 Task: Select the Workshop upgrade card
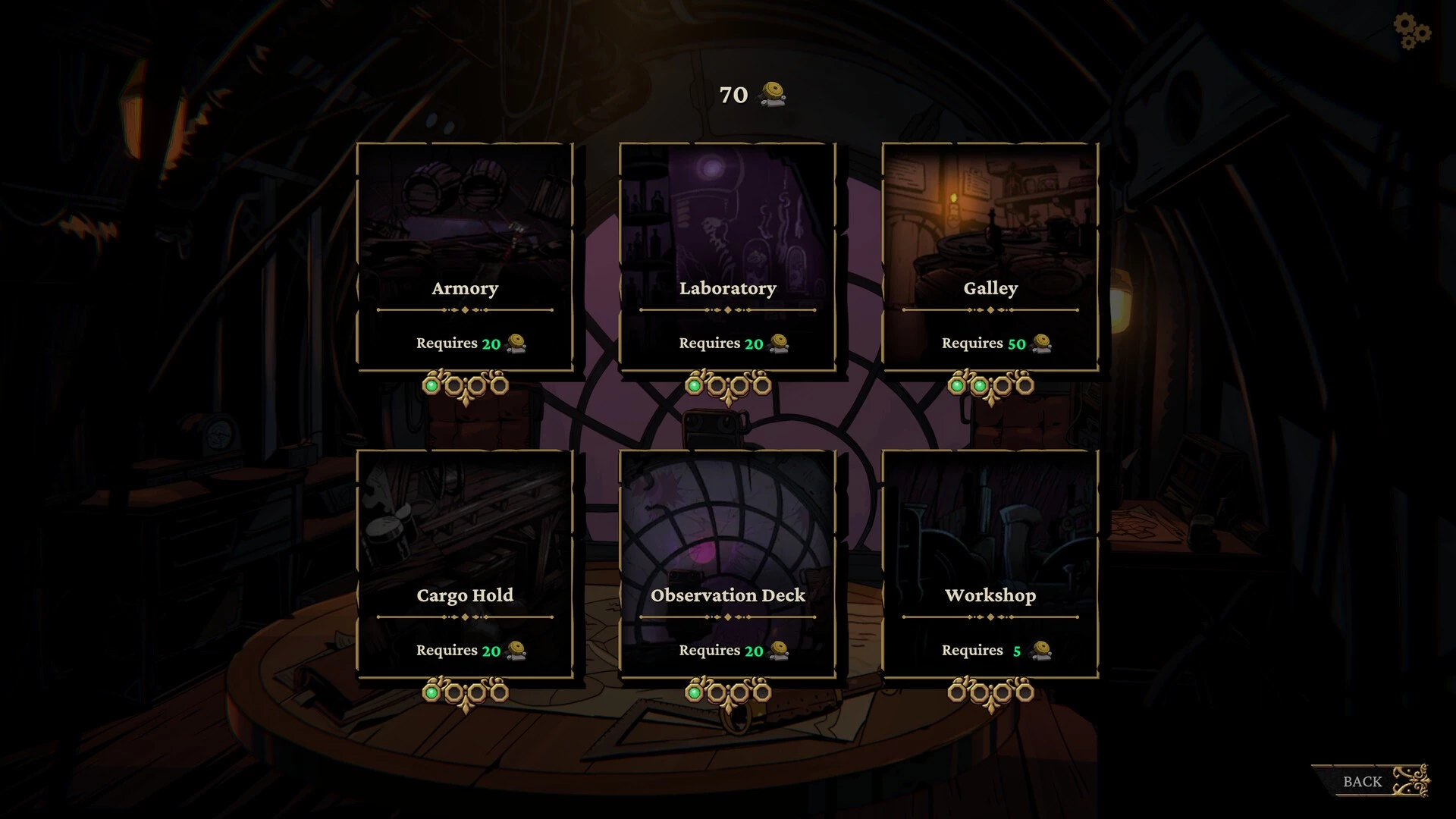pos(990,564)
